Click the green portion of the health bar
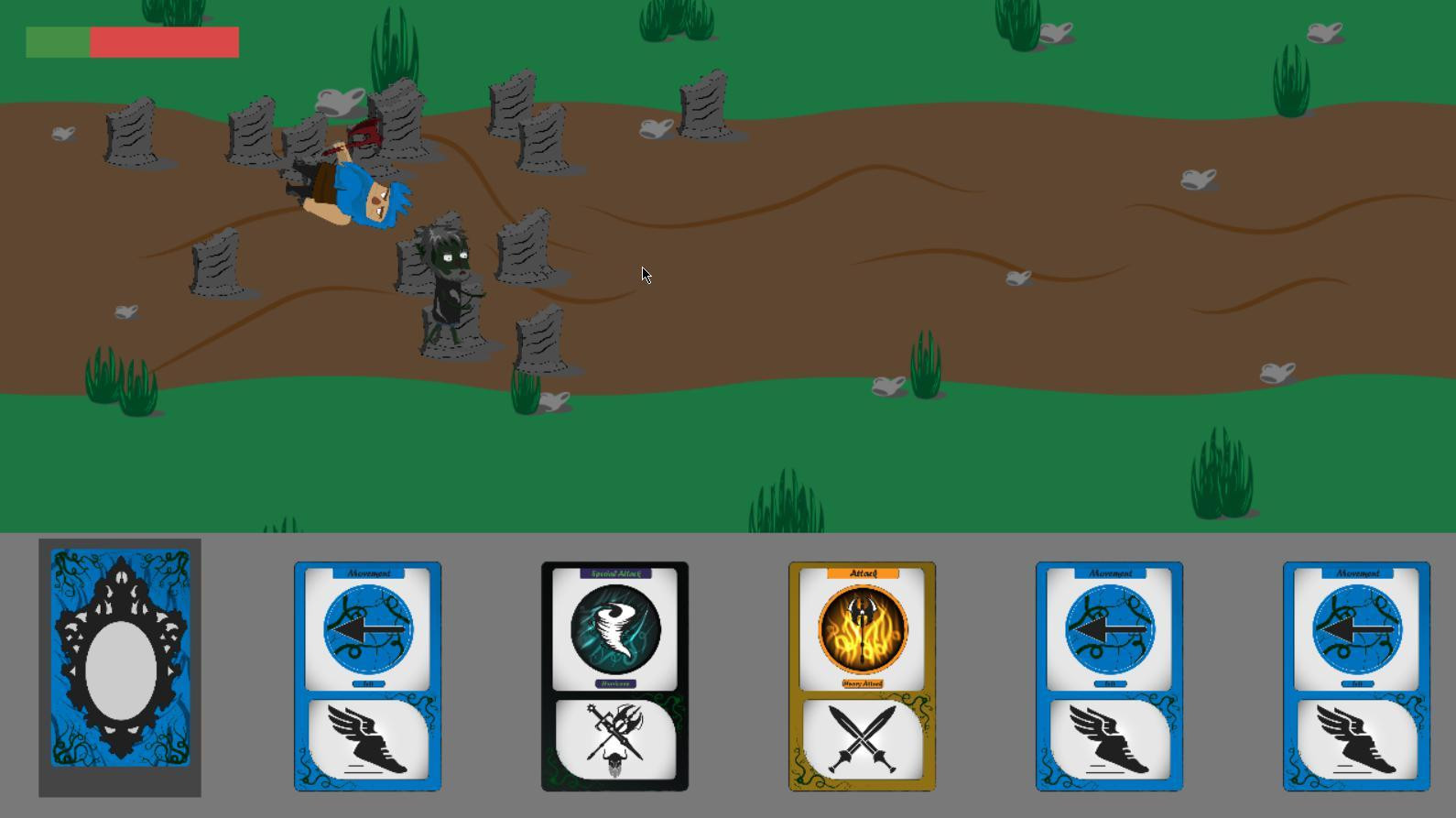1456x818 pixels. point(58,41)
